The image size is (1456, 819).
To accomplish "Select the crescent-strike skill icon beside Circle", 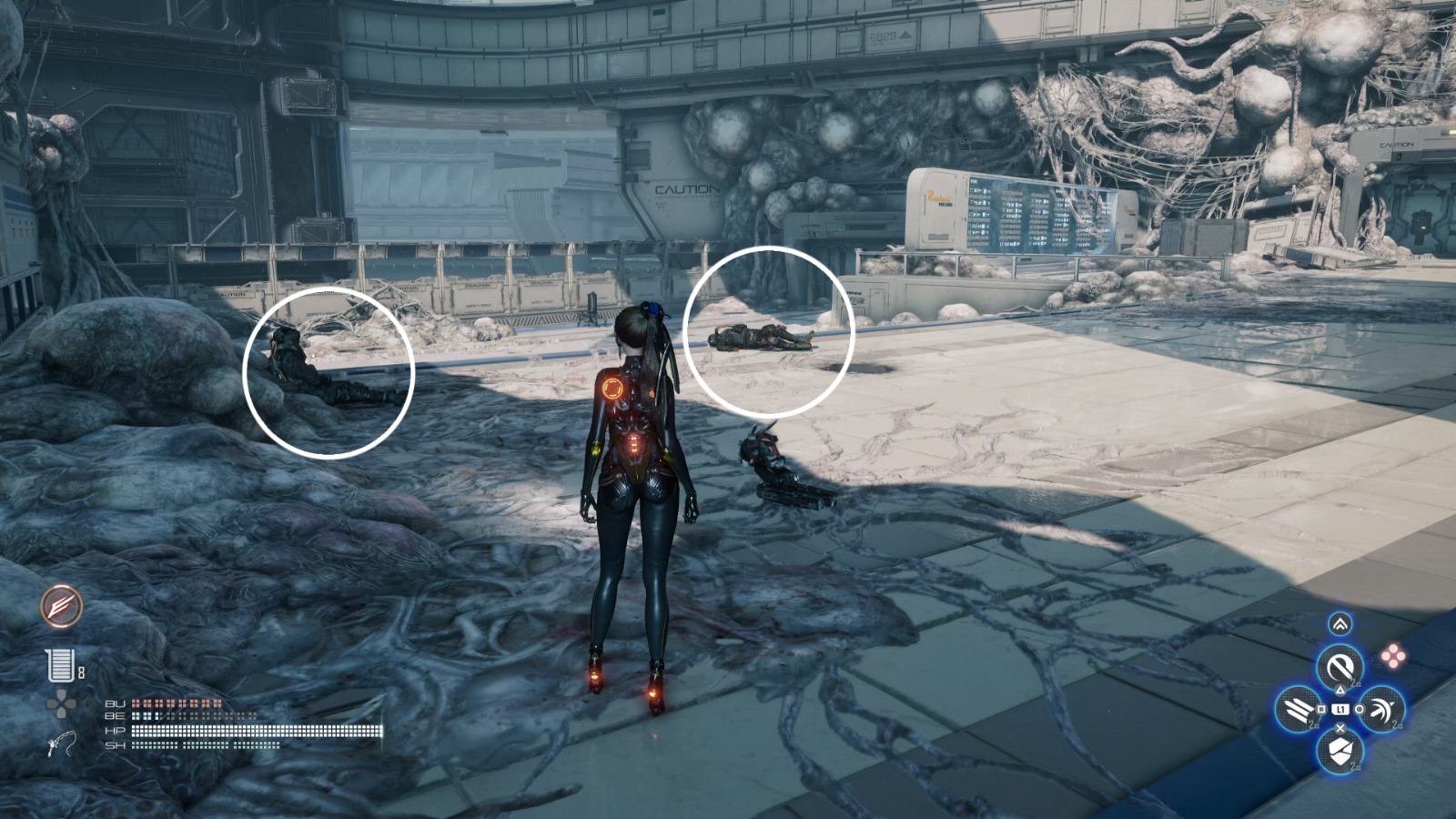I will pyautogui.click(x=1382, y=709).
